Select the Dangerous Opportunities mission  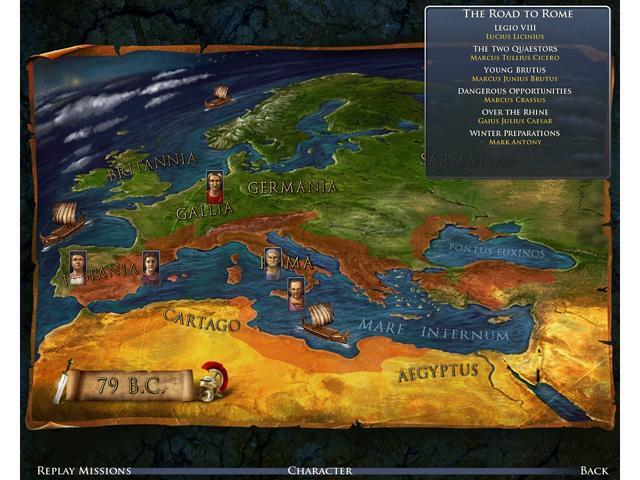coord(516,92)
